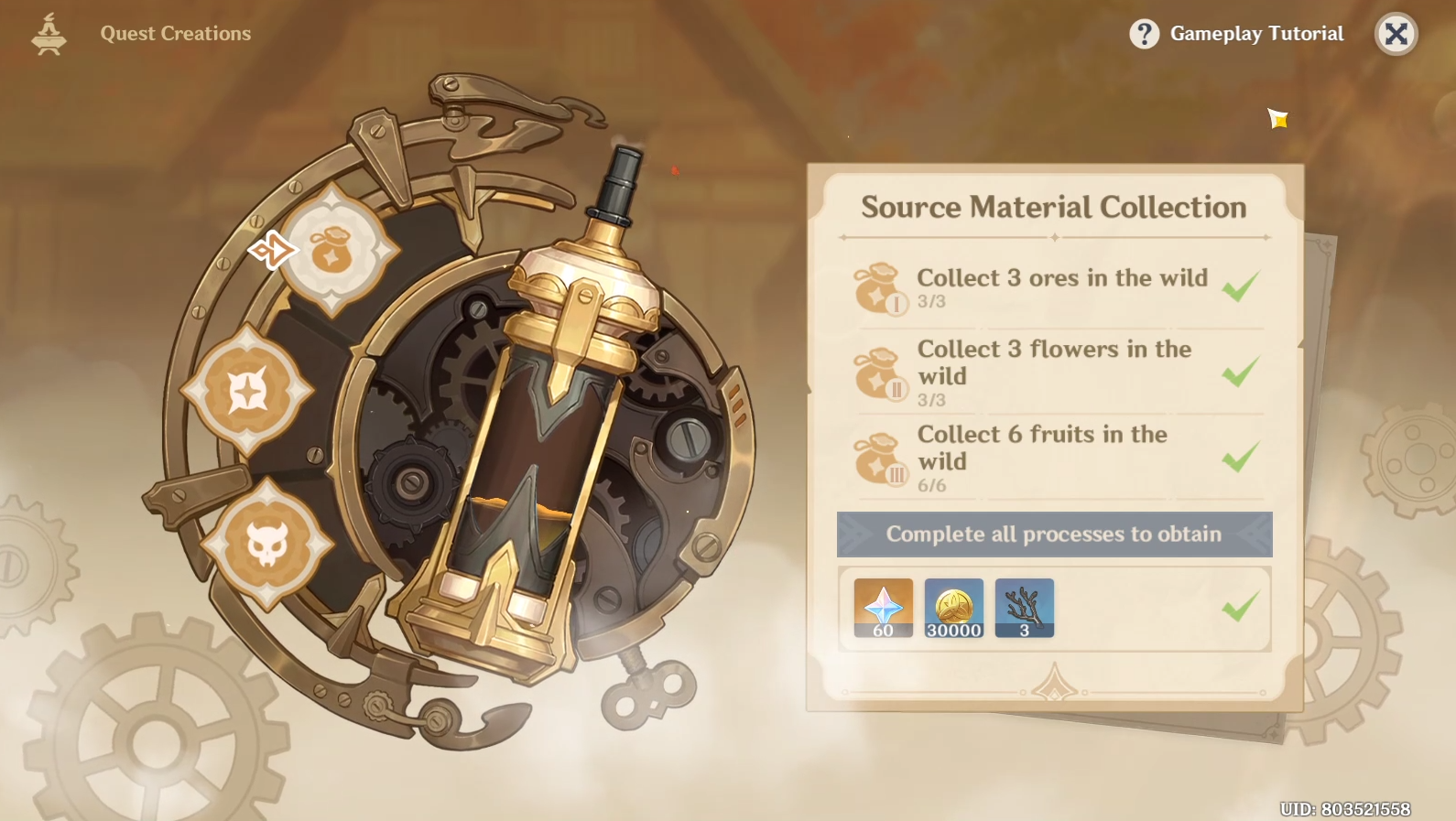Click the Gameplay Tutorial label
Viewport: 1456px width, 821px height.
click(x=1256, y=33)
